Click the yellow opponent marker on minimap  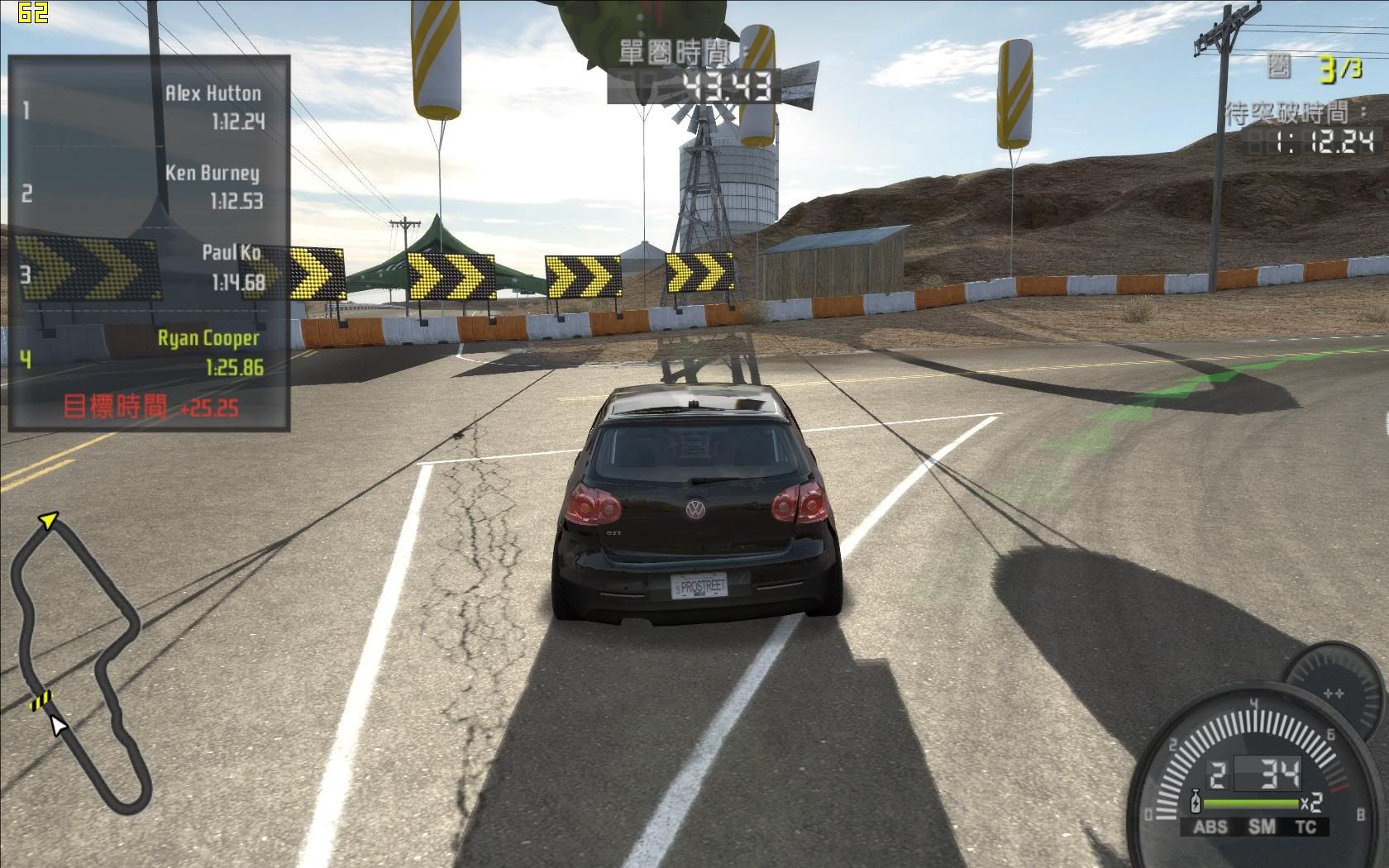(x=49, y=520)
